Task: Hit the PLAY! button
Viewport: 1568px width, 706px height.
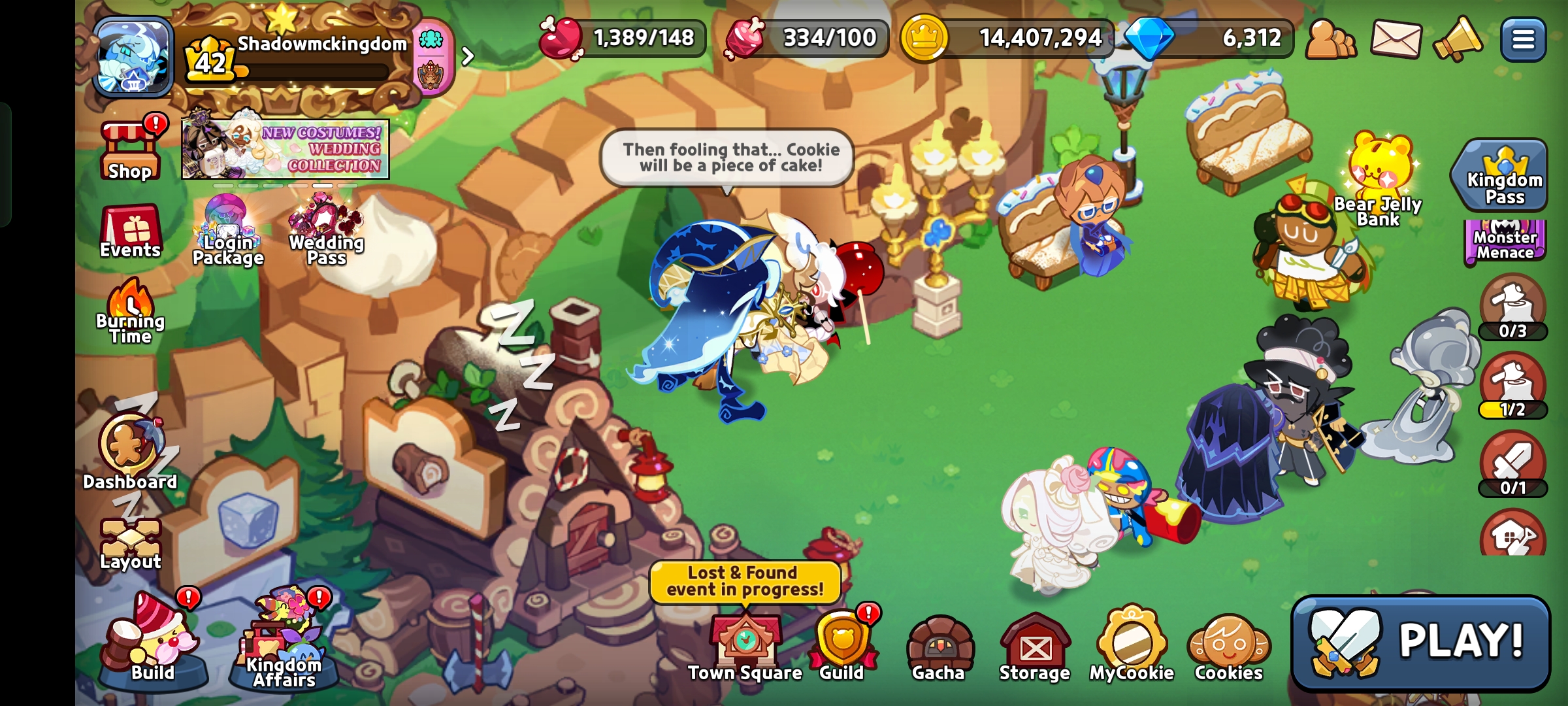Action: coord(1421,642)
